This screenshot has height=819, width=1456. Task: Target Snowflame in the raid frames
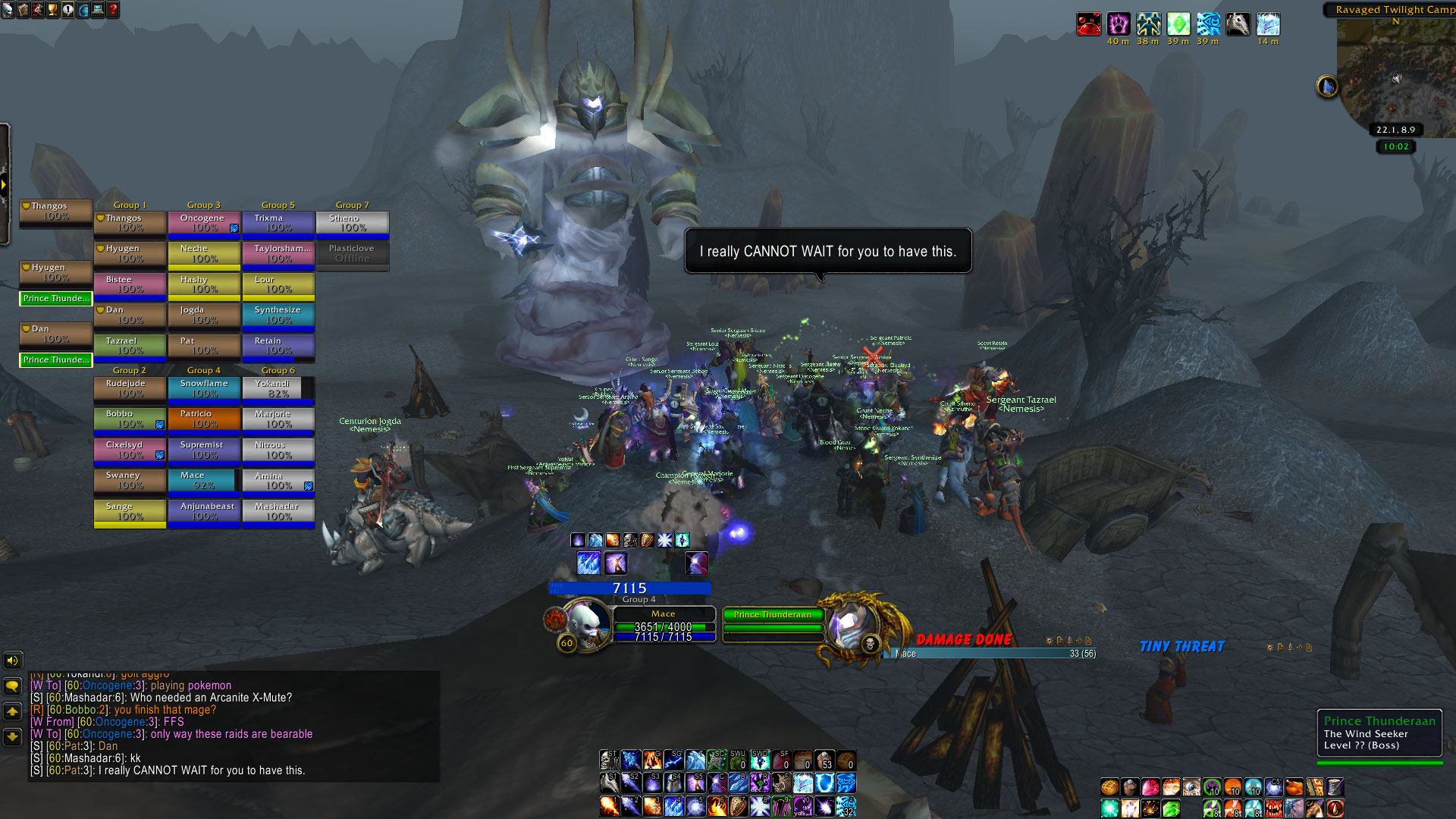coord(203,388)
